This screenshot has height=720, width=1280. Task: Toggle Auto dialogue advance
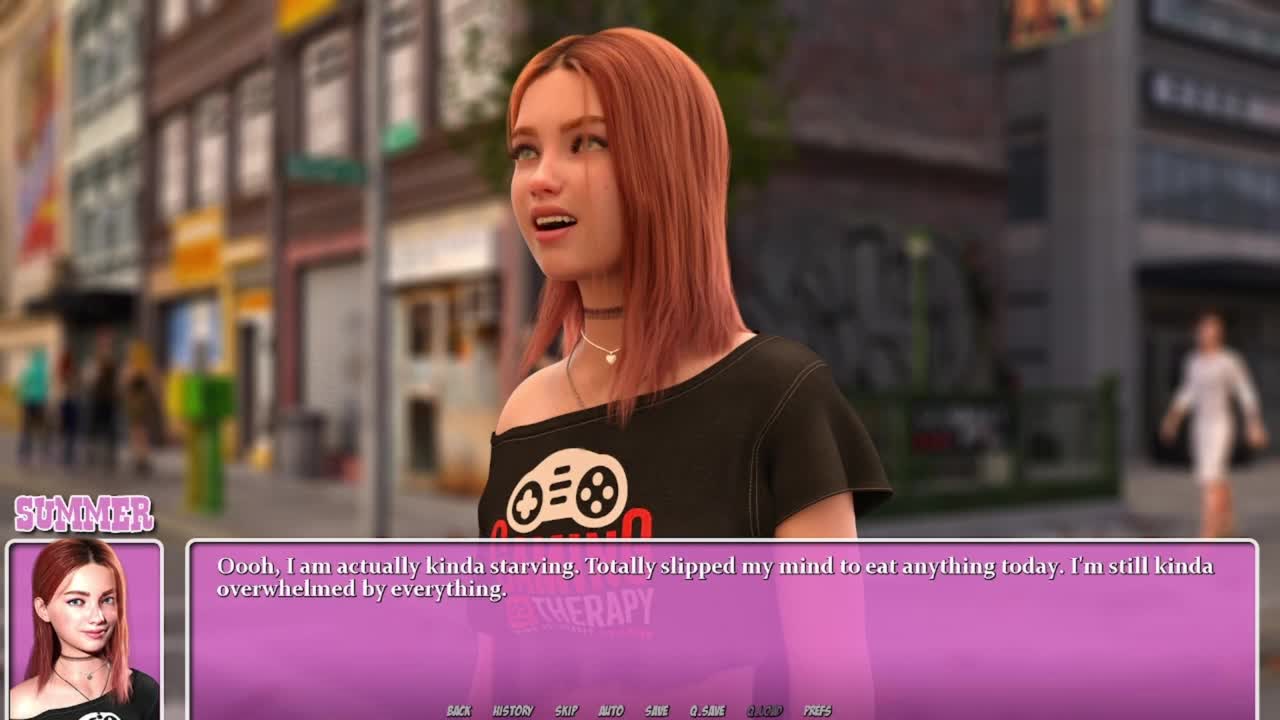[611, 711]
